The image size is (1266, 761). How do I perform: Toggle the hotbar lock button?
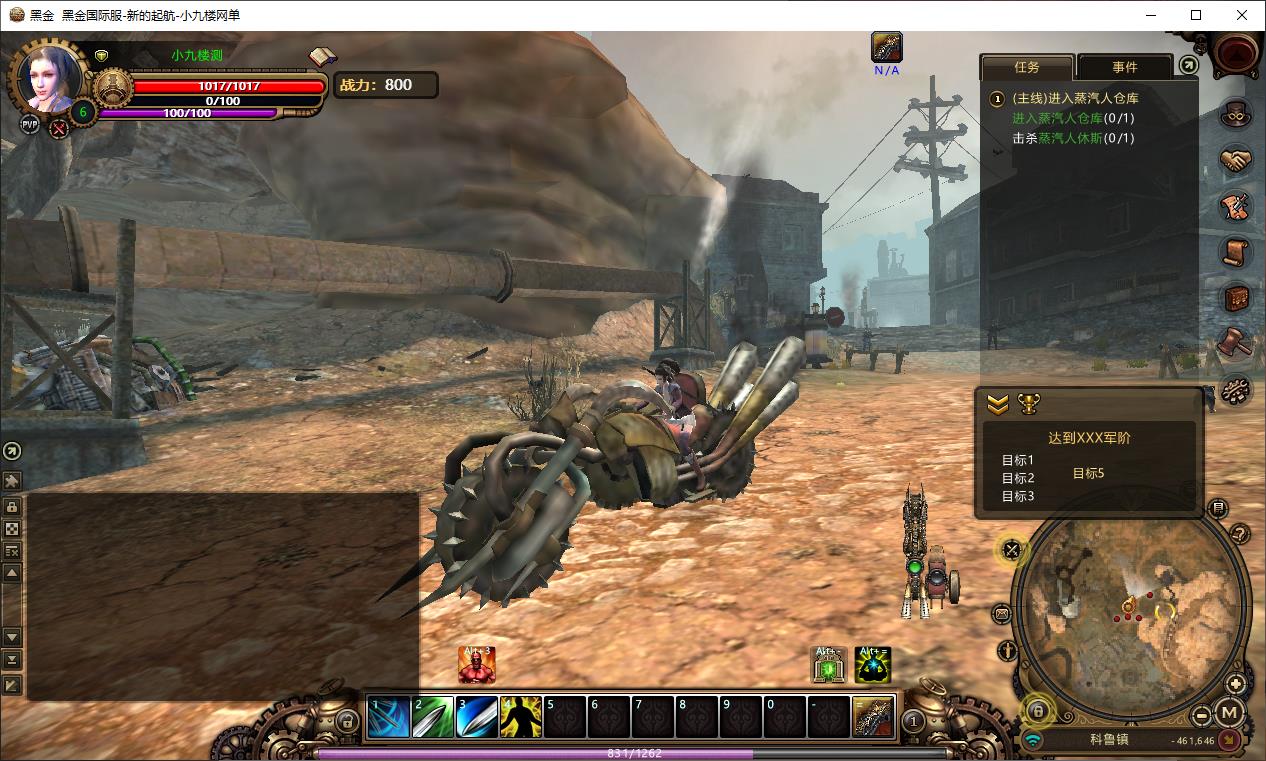[x=347, y=719]
